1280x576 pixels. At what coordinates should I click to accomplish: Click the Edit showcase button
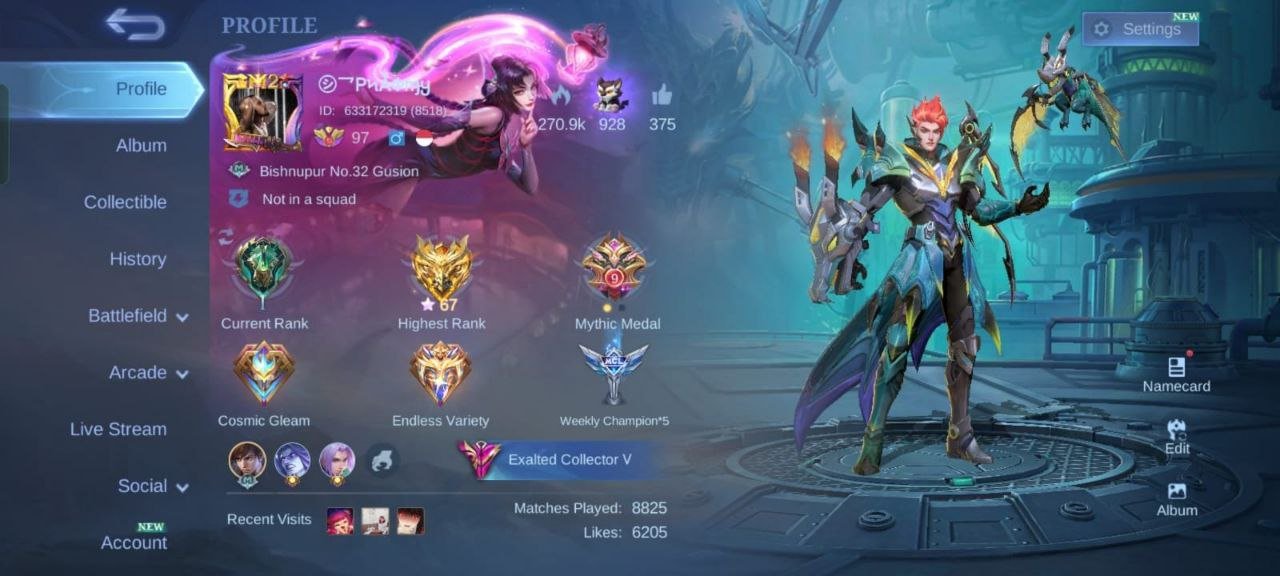[1177, 436]
